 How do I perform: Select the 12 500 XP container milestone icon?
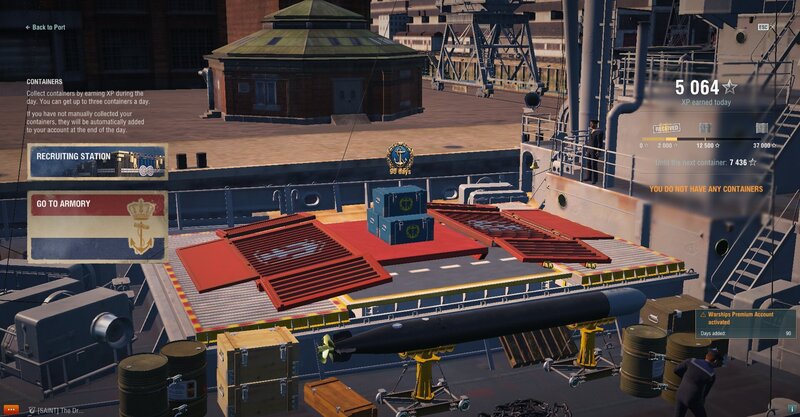706,128
